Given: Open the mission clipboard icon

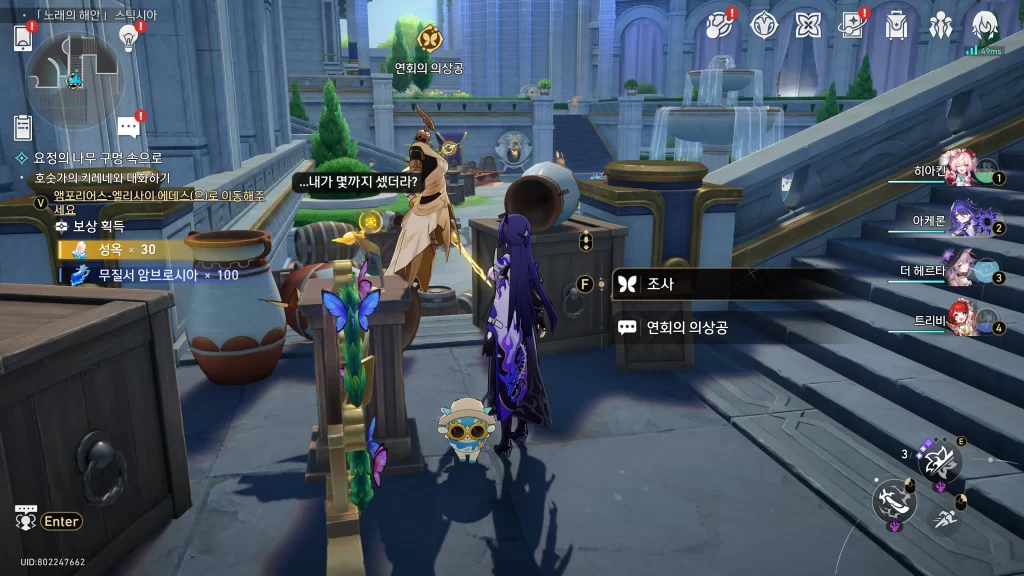Looking at the screenshot, I should (23, 127).
